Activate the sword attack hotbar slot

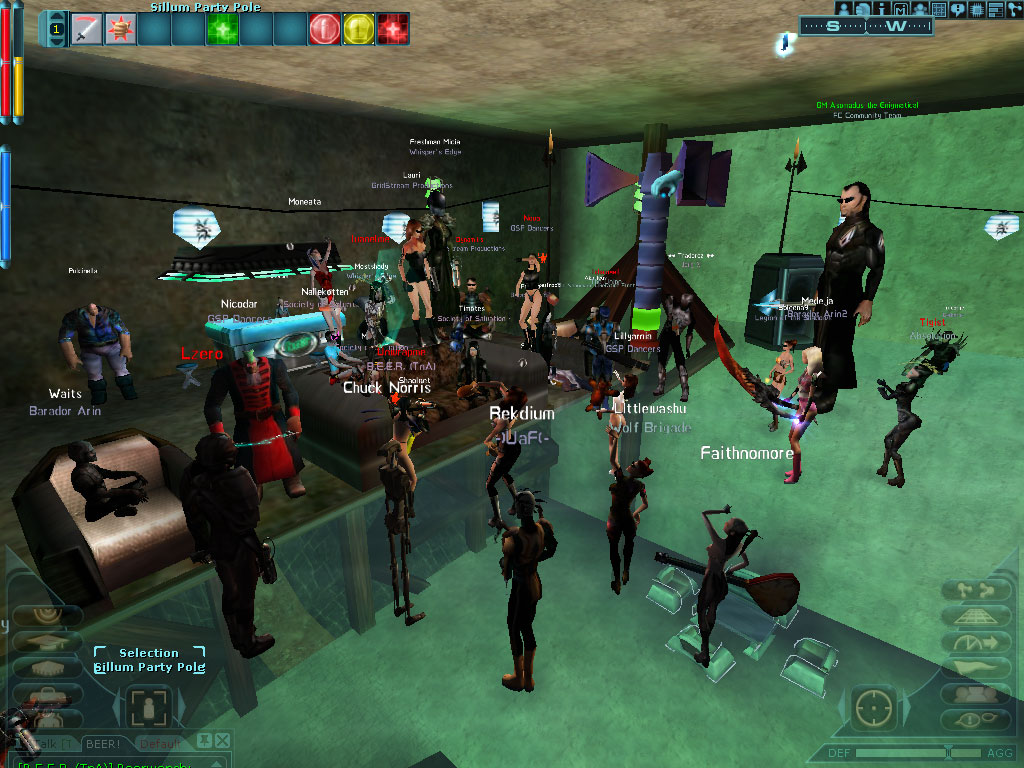pos(87,29)
